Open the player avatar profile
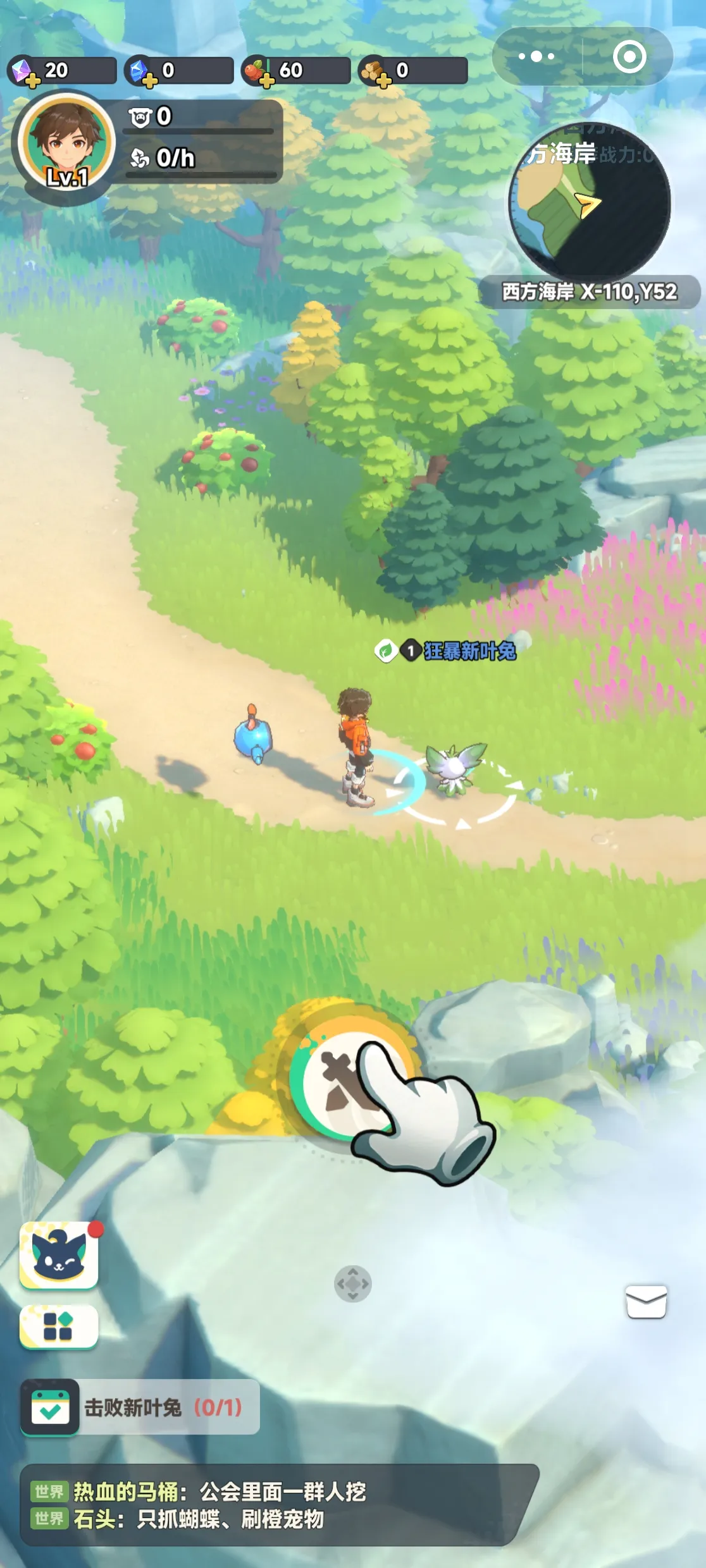Screen dimensions: 706x1568 (66, 145)
